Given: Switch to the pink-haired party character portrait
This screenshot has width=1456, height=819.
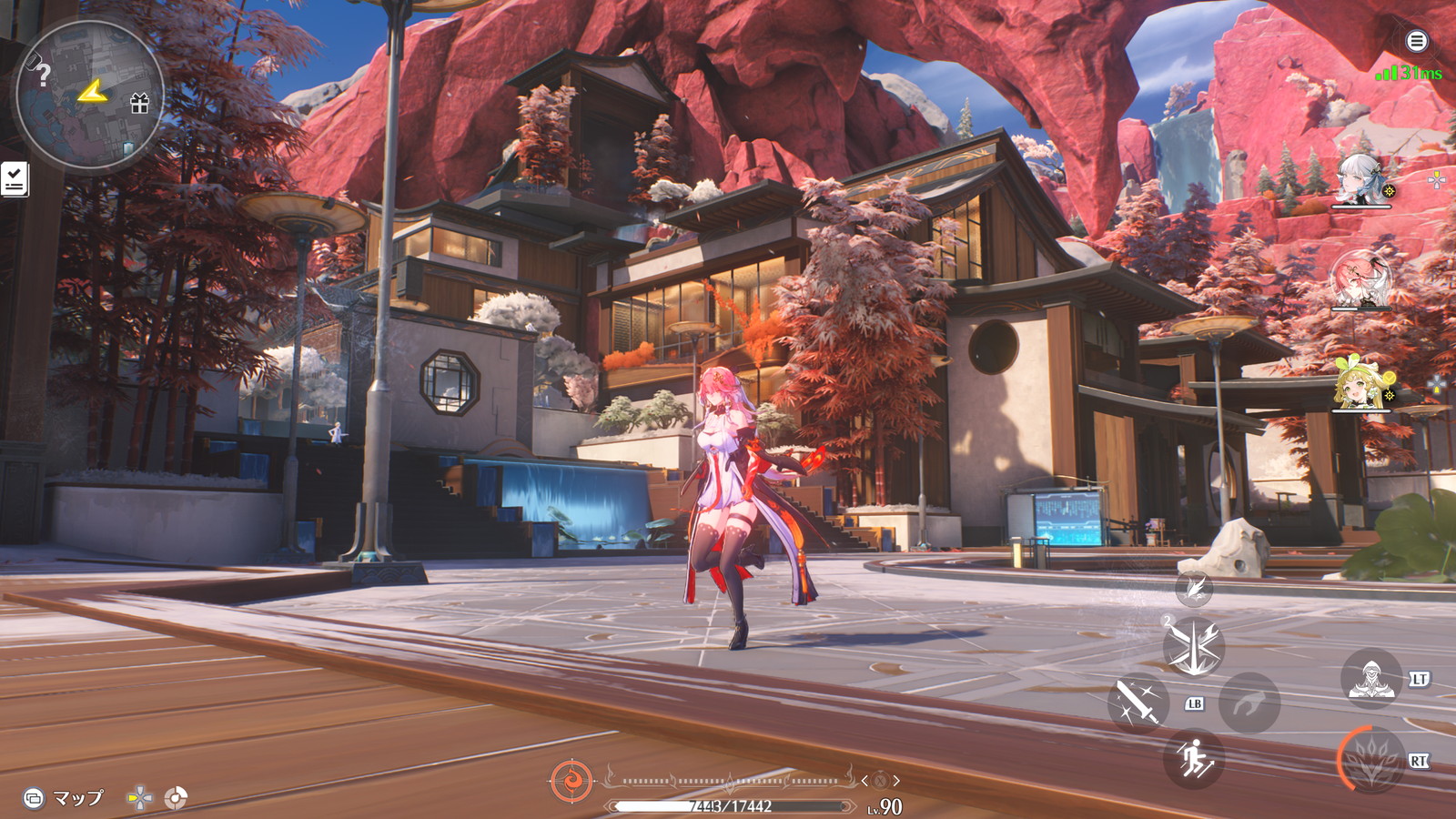Looking at the screenshot, I should pos(1360,279).
